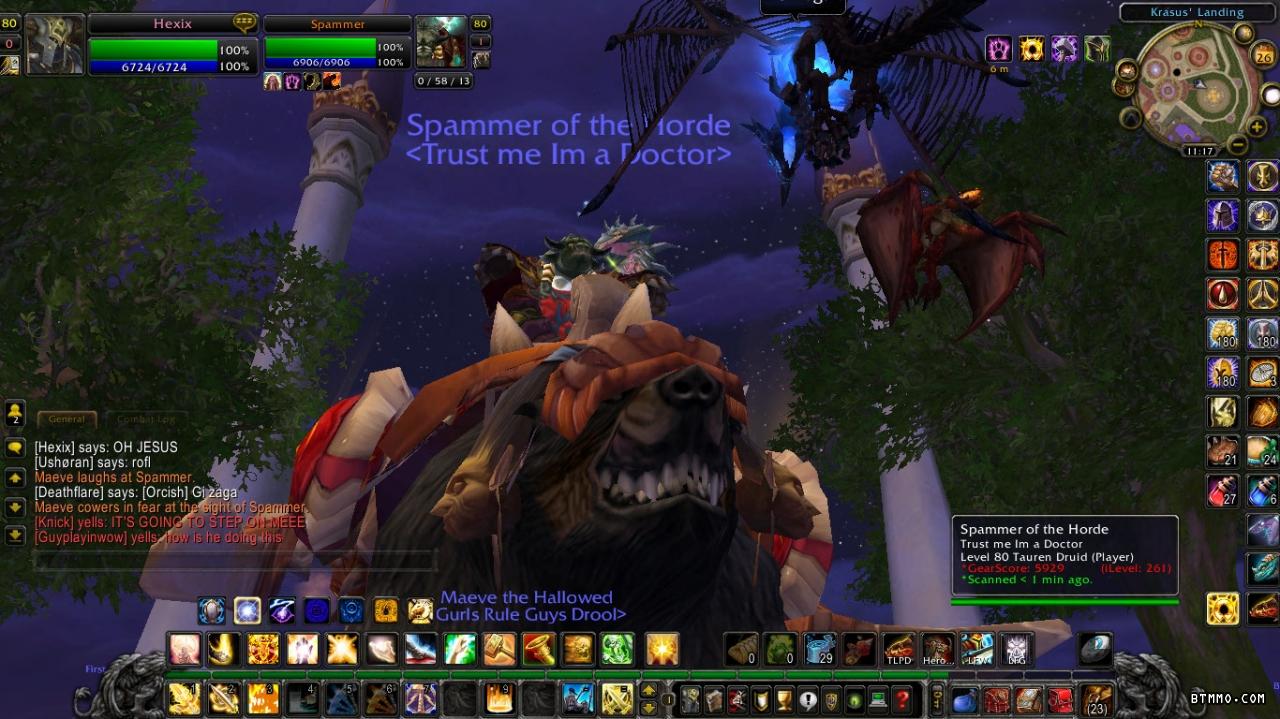Click the helmet ability icon in the side bar
The image size is (1280, 719).
[x=1223, y=215]
